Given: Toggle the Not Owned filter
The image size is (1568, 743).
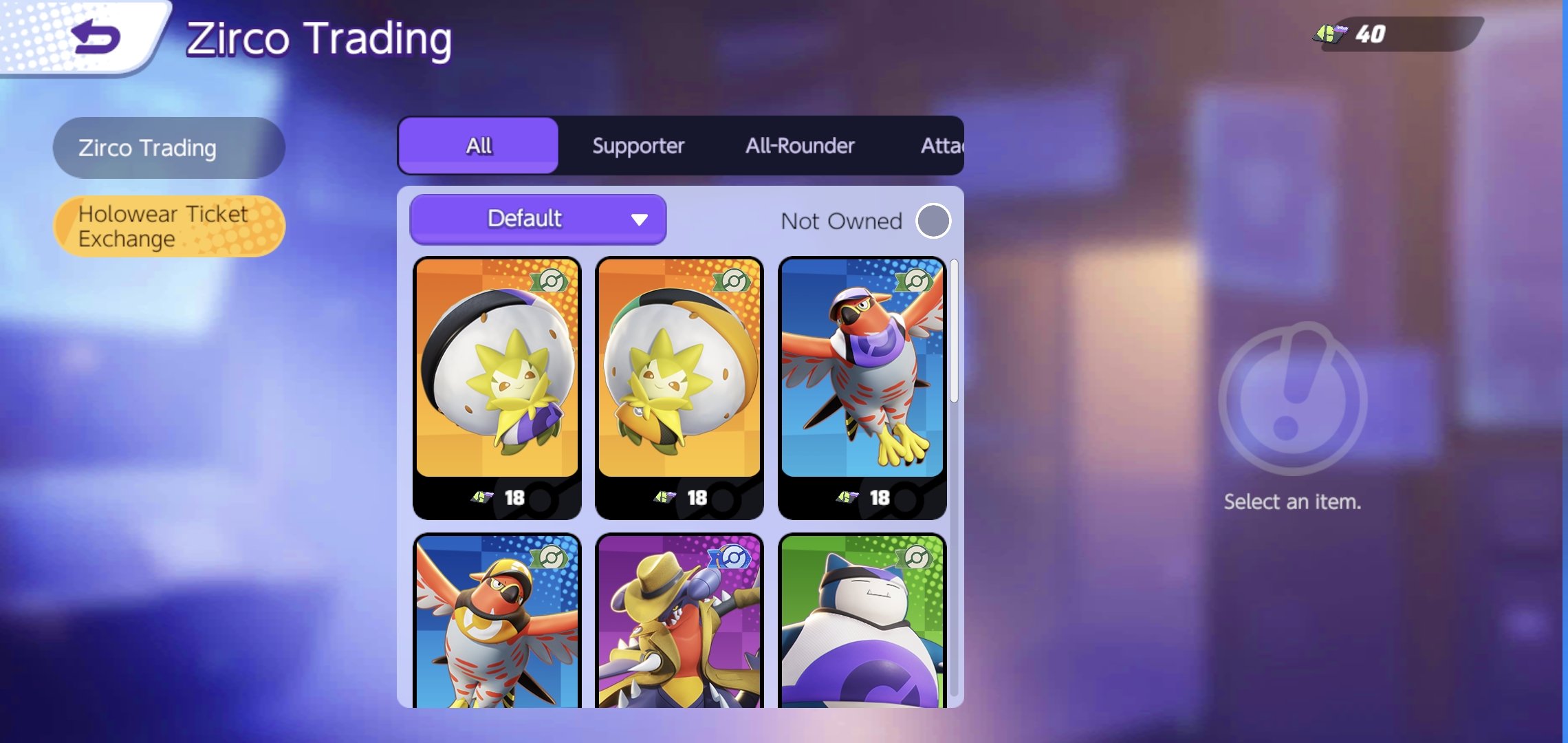Looking at the screenshot, I should 933,221.
